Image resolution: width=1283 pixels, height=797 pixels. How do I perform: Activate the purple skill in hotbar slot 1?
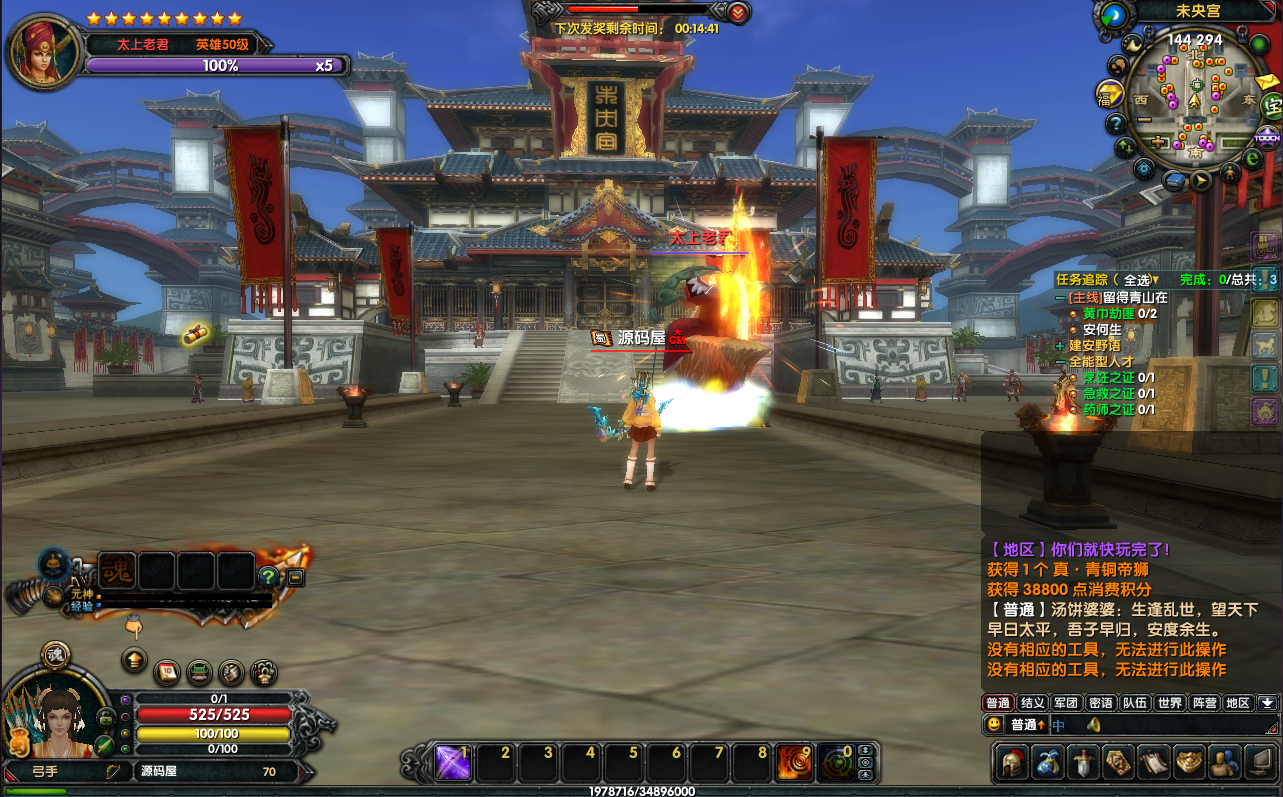coord(453,763)
